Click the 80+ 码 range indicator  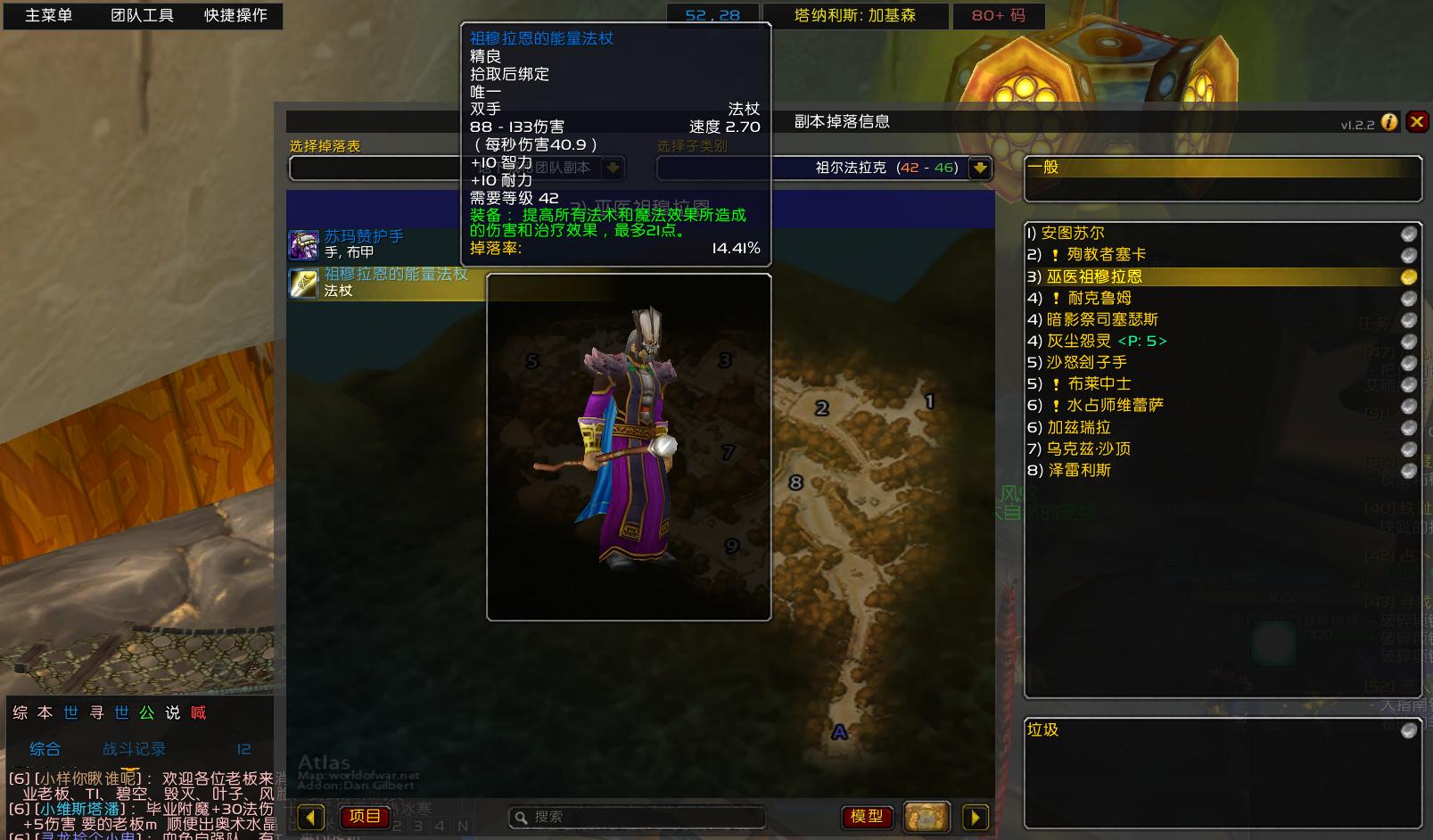click(x=999, y=15)
